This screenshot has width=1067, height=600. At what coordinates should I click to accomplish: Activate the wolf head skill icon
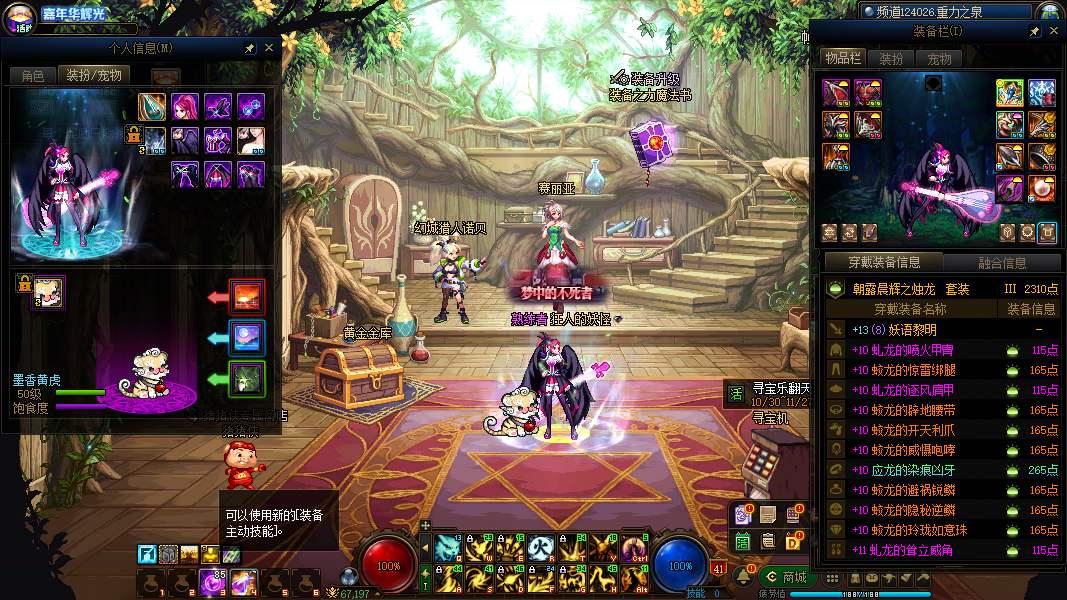pos(447,547)
